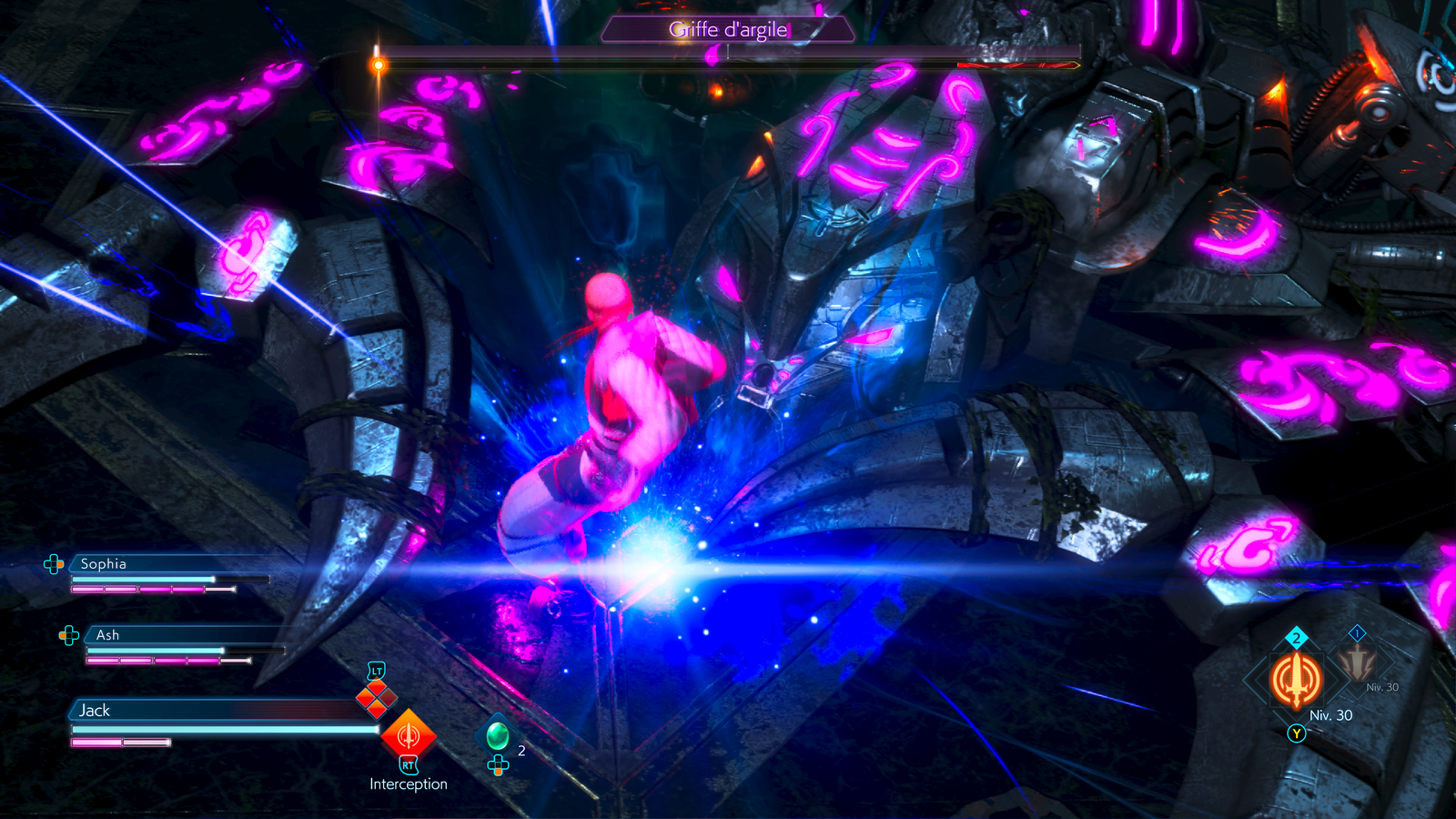Switch to the greyed-out secondary job emblem

(x=1357, y=662)
